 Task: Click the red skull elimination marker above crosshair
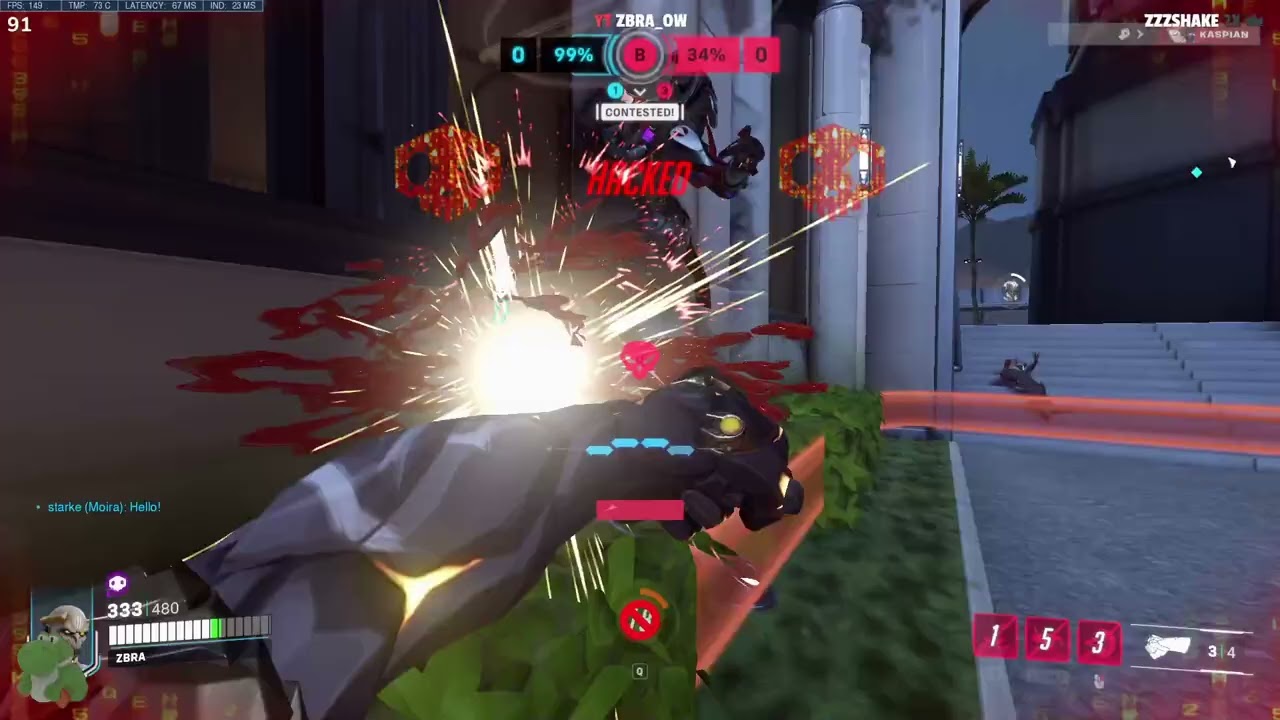[x=640, y=356]
